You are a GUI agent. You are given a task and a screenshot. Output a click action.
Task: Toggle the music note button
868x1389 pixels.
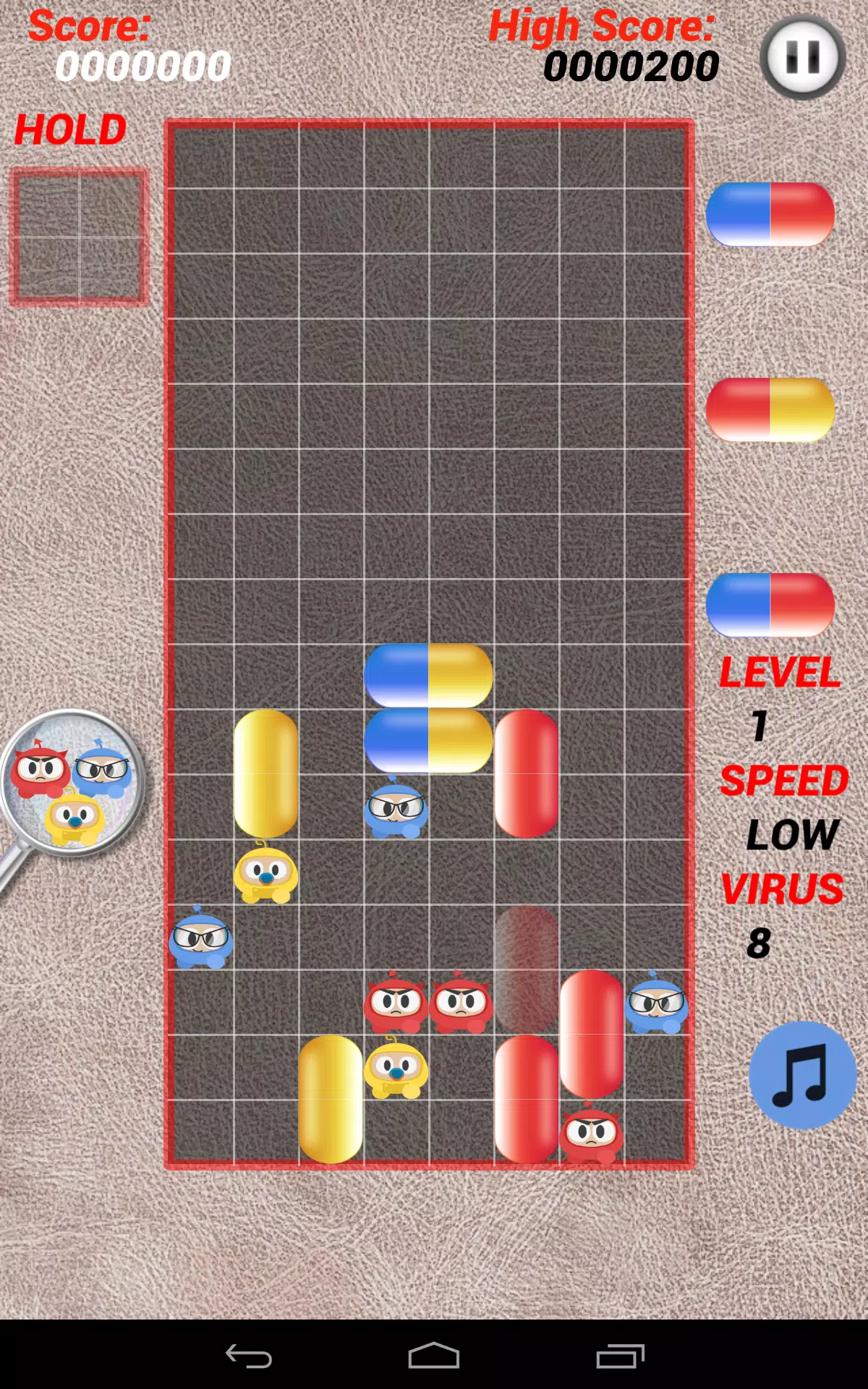pos(802,1075)
